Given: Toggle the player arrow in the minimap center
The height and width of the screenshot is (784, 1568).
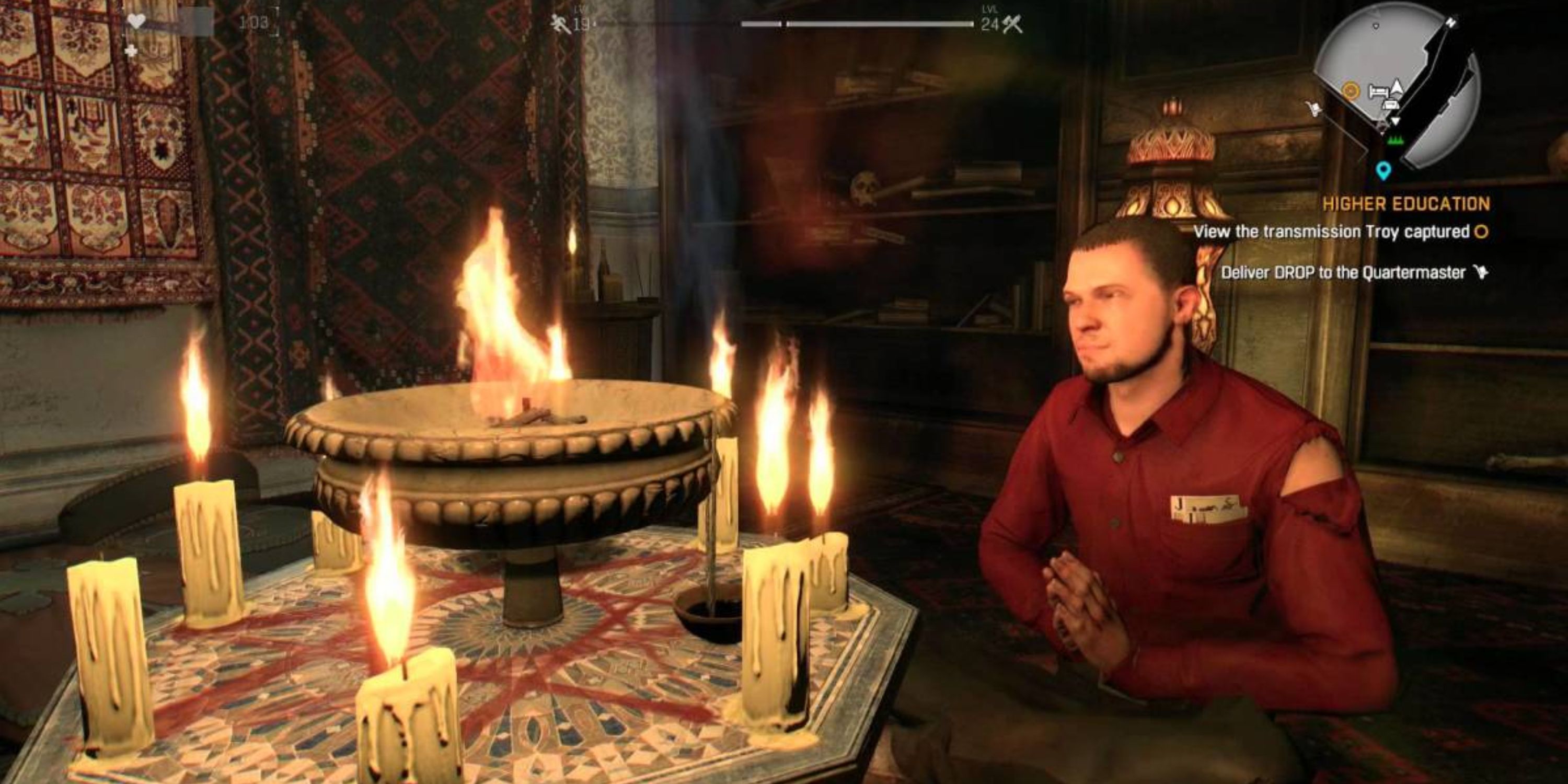Looking at the screenshot, I should click(1397, 87).
